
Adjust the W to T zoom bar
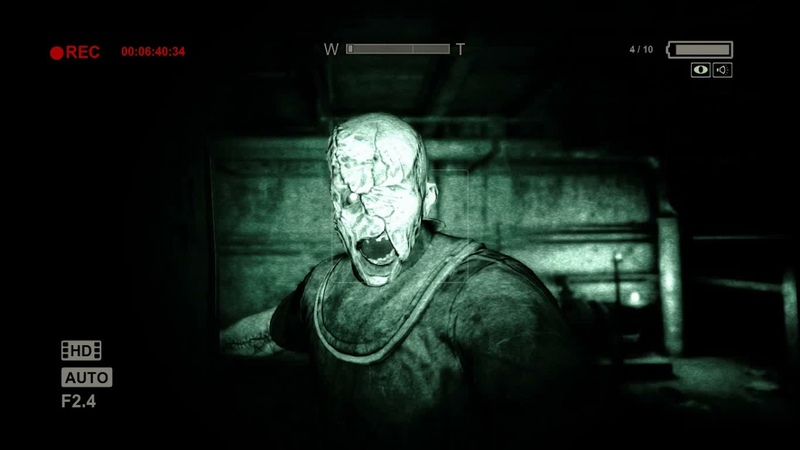(x=397, y=49)
